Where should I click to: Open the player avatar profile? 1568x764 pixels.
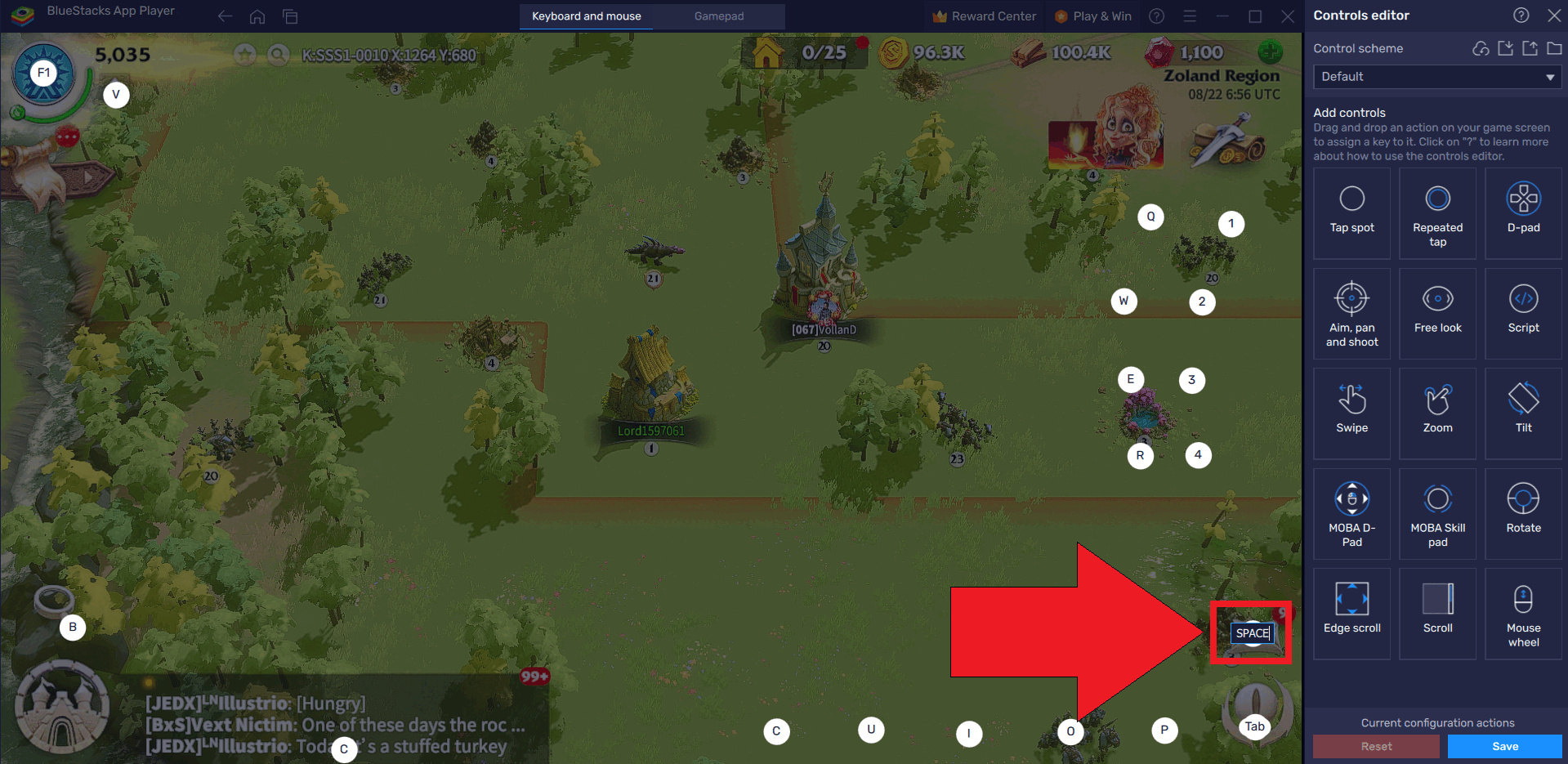pos(43,75)
